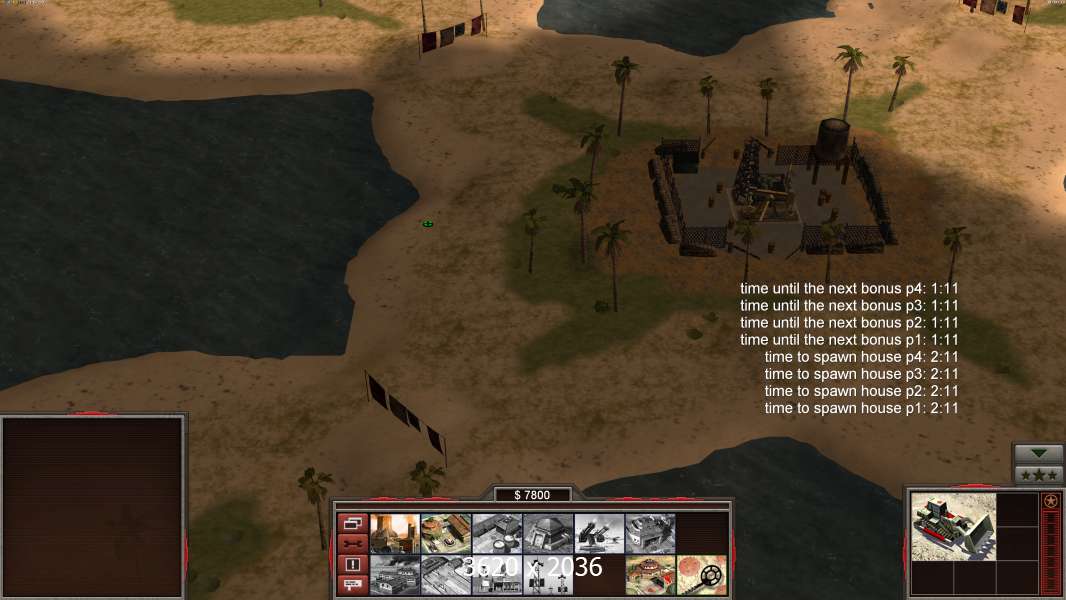Viewport: 1066px width, 600px height.
Task: Select the bulldozer unit portrait
Action: [953, 526]
